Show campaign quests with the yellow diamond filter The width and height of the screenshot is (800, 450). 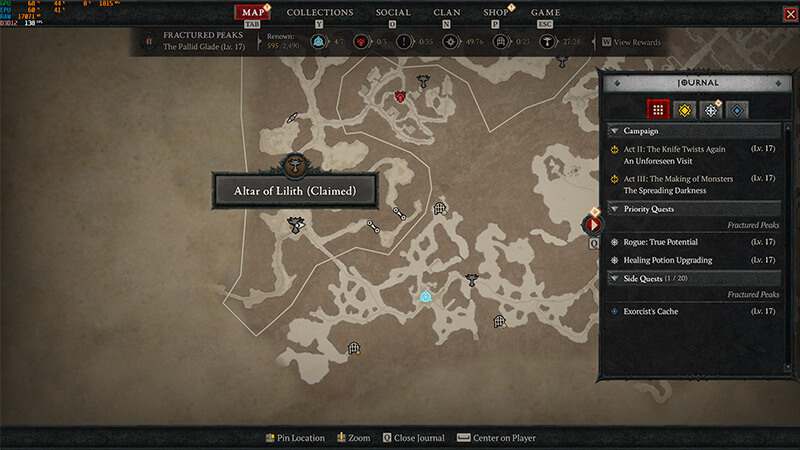coord(684,110)
